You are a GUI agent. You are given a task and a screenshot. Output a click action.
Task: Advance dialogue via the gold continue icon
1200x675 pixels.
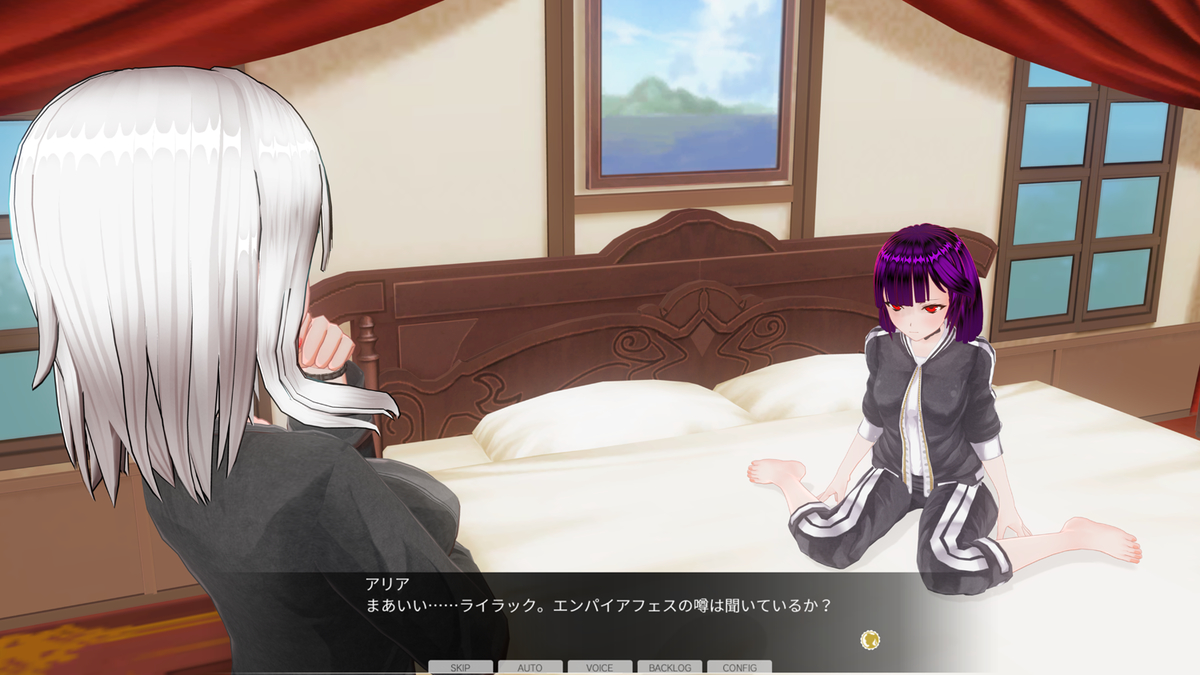click(870, 639)
